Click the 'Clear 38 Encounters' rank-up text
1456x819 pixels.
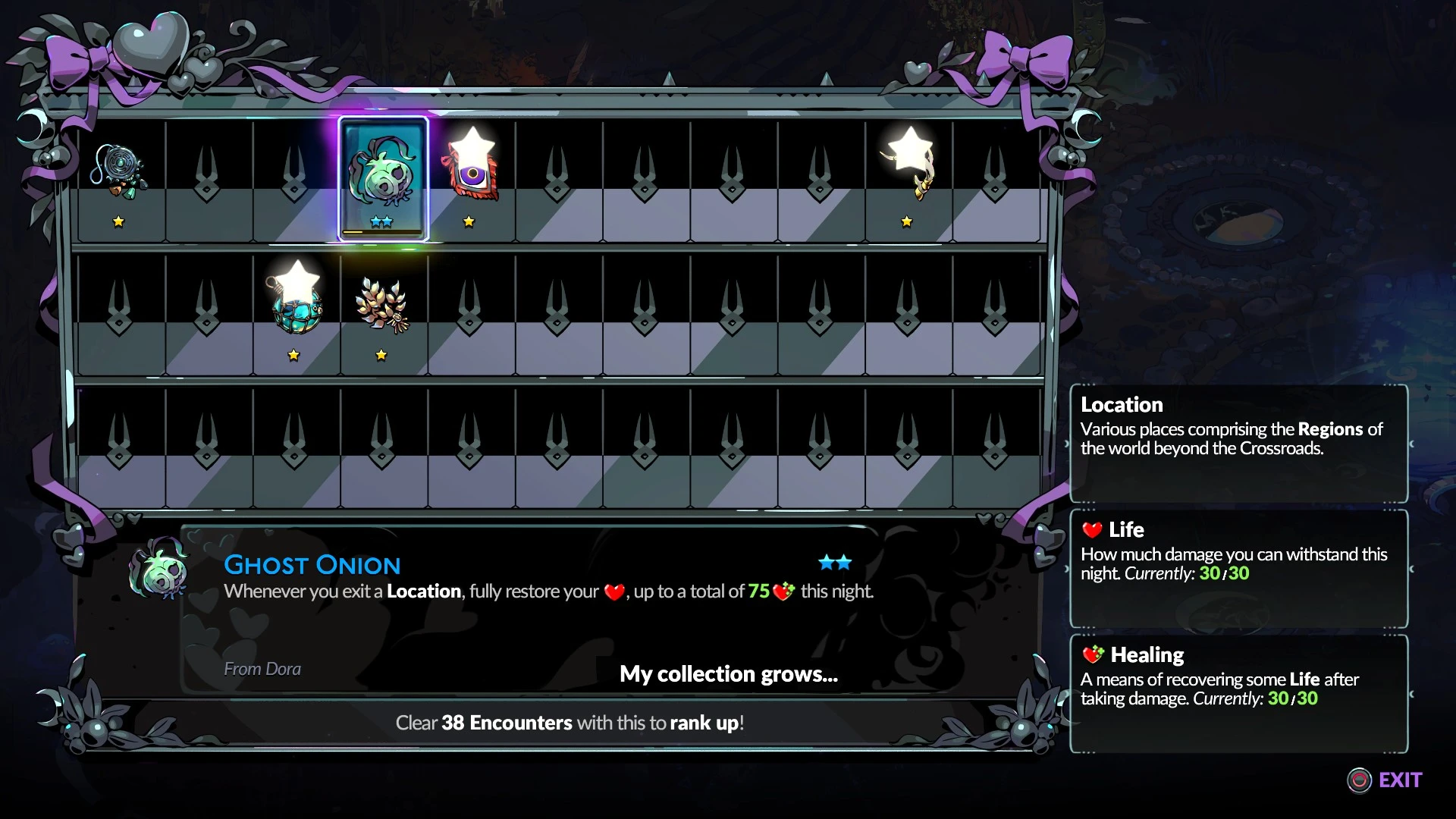(569, 723)
